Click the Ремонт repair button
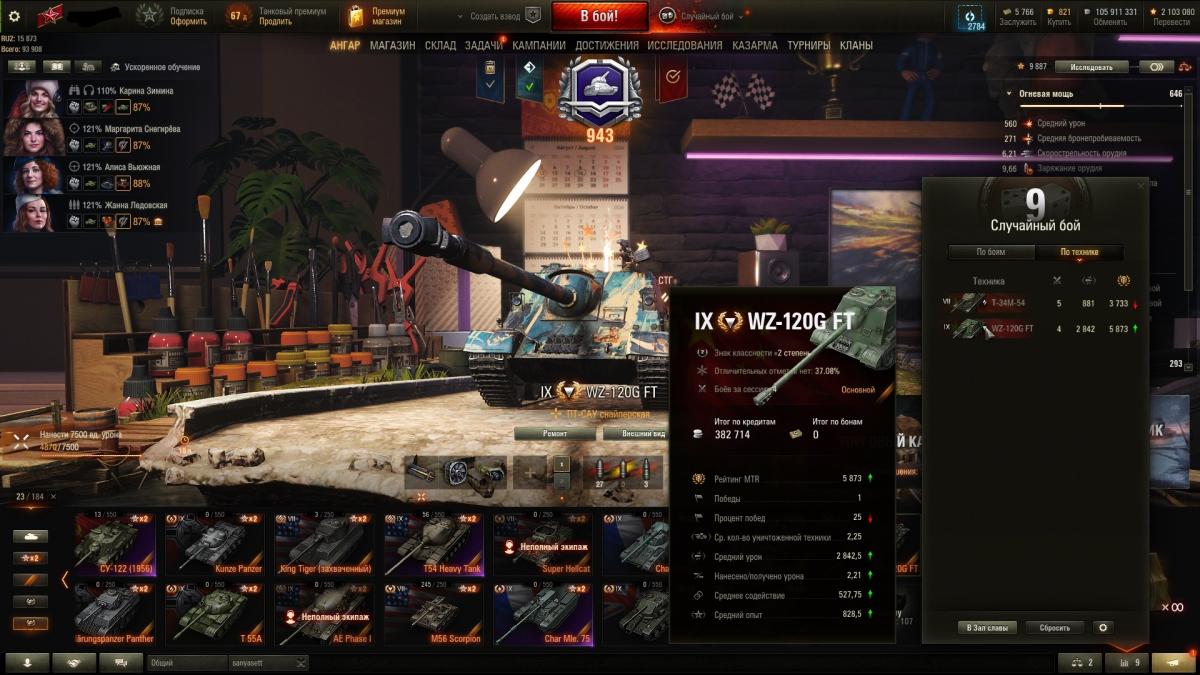Viewport: 1200px width, 675px height. tap(555, 434)
